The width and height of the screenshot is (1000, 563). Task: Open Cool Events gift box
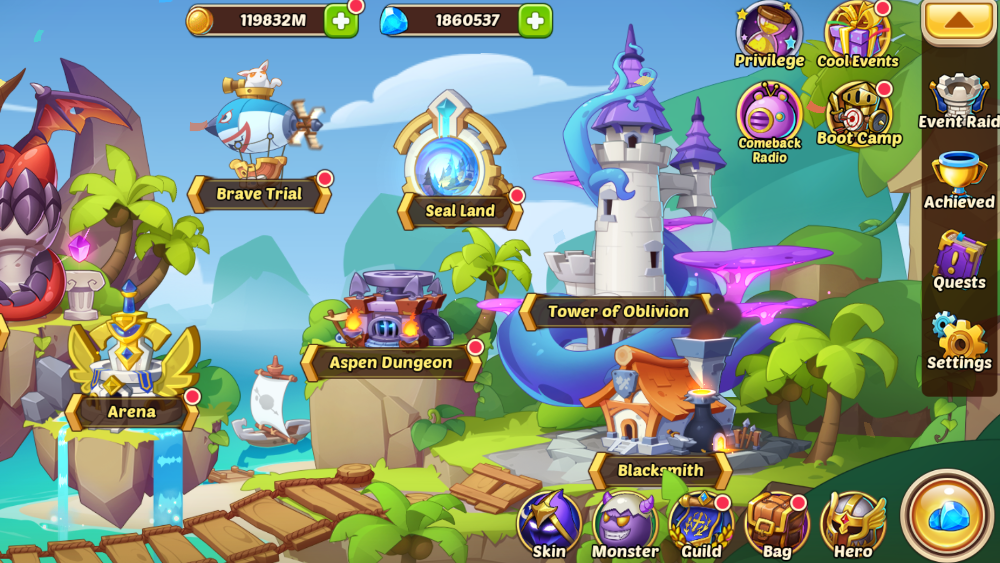coord(857,35)
